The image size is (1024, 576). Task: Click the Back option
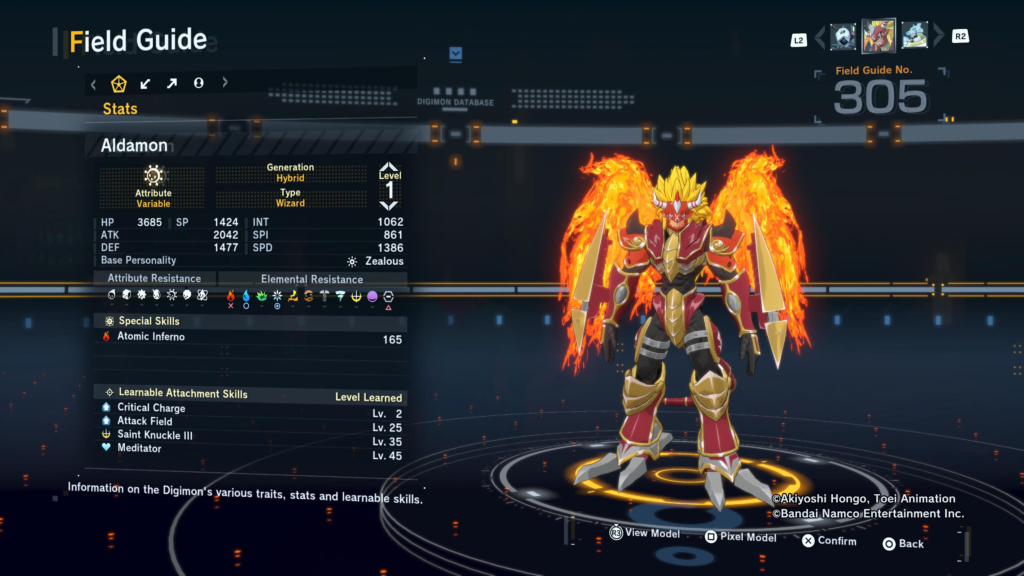[902, 543]
